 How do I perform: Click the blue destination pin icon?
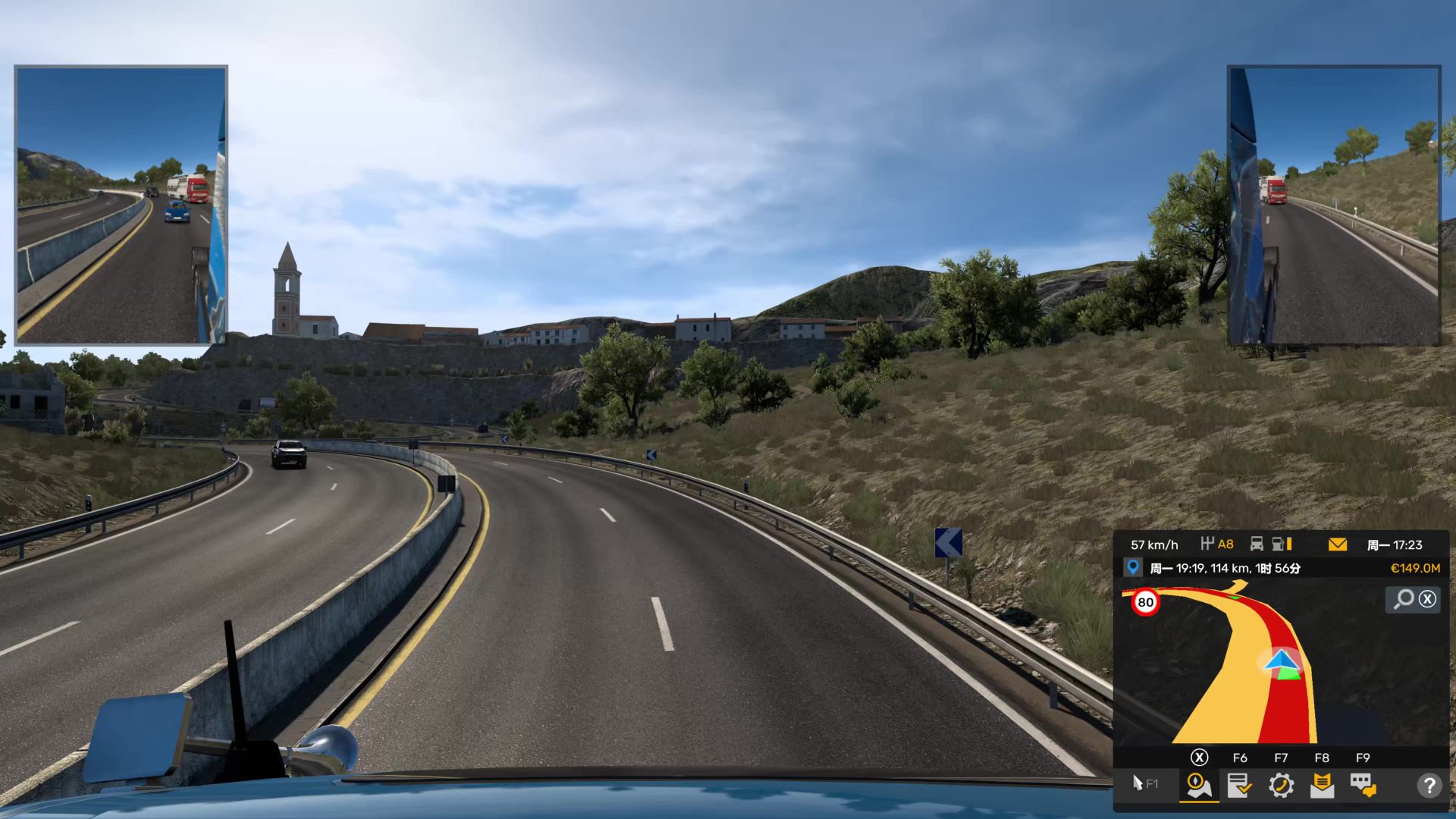pyautogui.click(x=1133, y=566)
